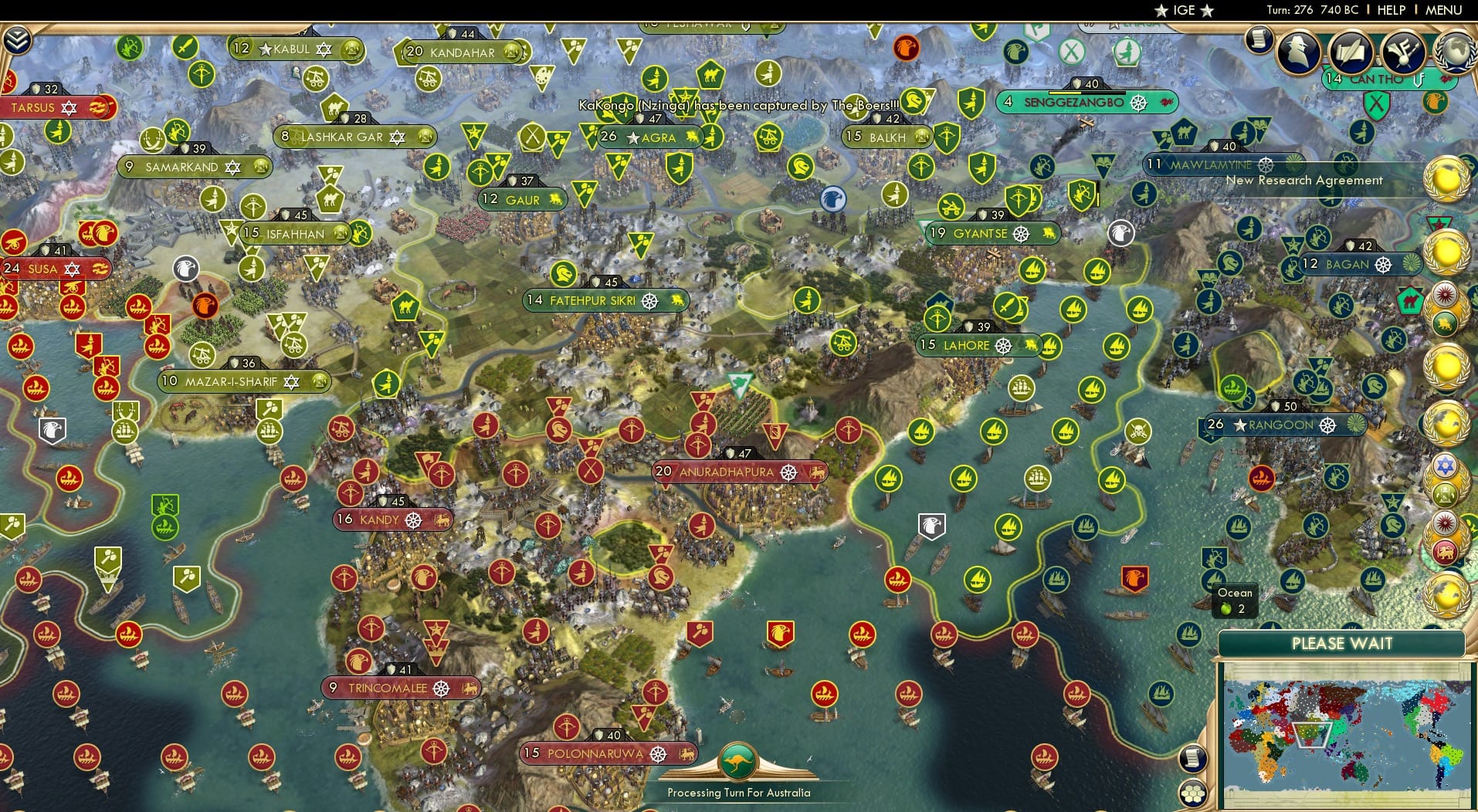Expand the Can Tho city banner arrow
Screen dimensions: 1478x812
(1419, 80)
